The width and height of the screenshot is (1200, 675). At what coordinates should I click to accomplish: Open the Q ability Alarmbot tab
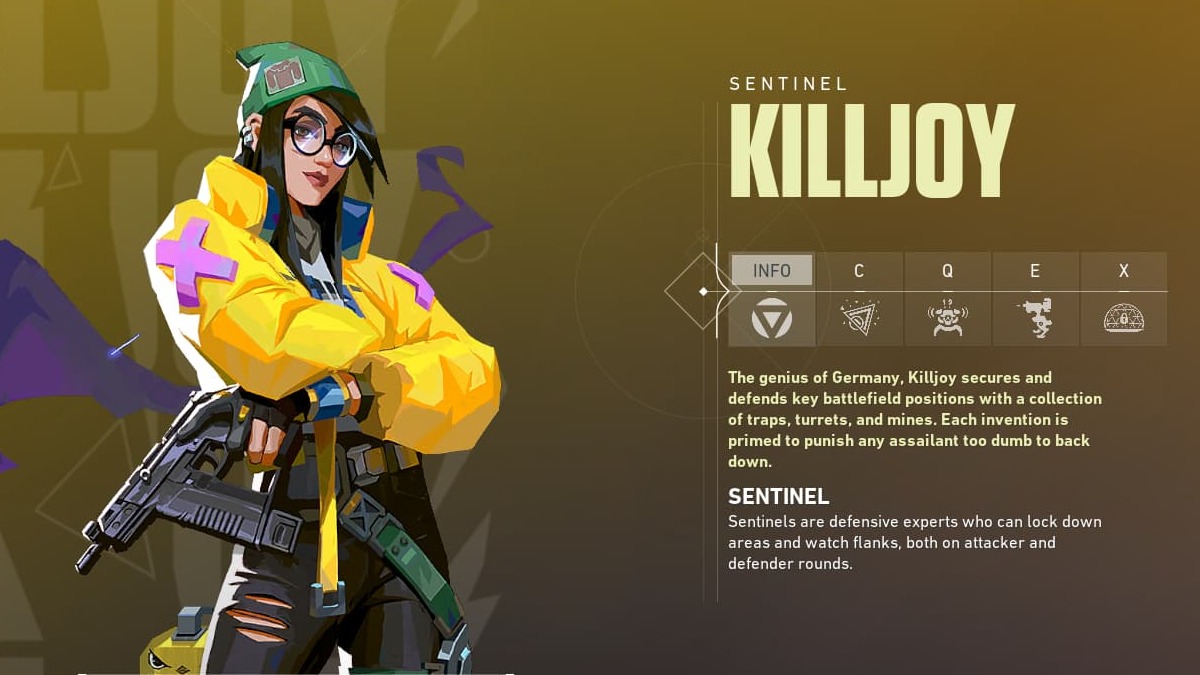pyautogui.click(x=947, y=298)
